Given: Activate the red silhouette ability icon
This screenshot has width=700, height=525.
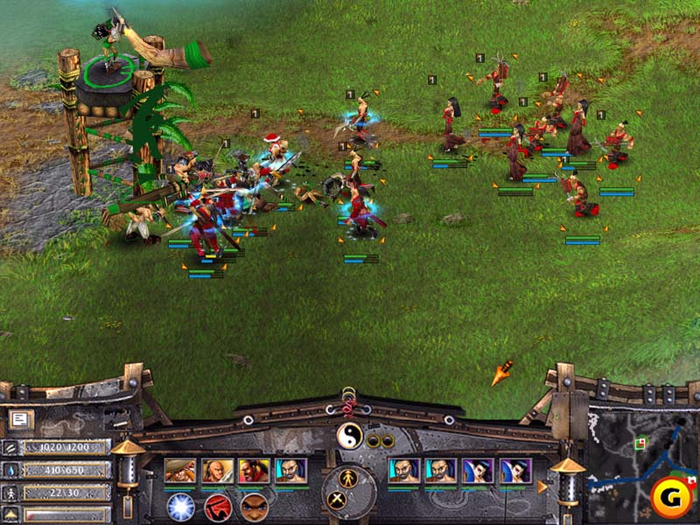Looking at the screenshot, I should tap(218, 506).
